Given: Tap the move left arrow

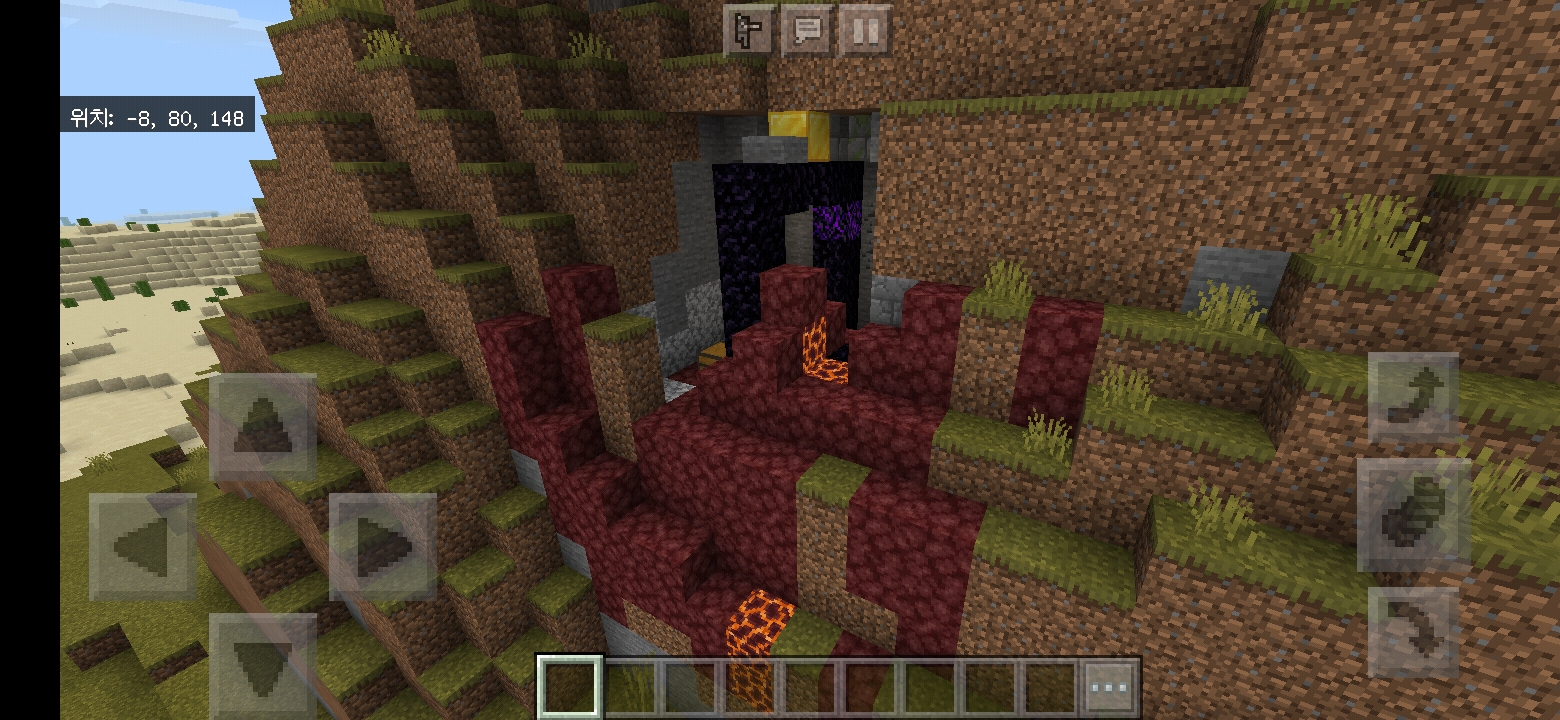Looking at the screenshot, I should click(x=143, y=547).
